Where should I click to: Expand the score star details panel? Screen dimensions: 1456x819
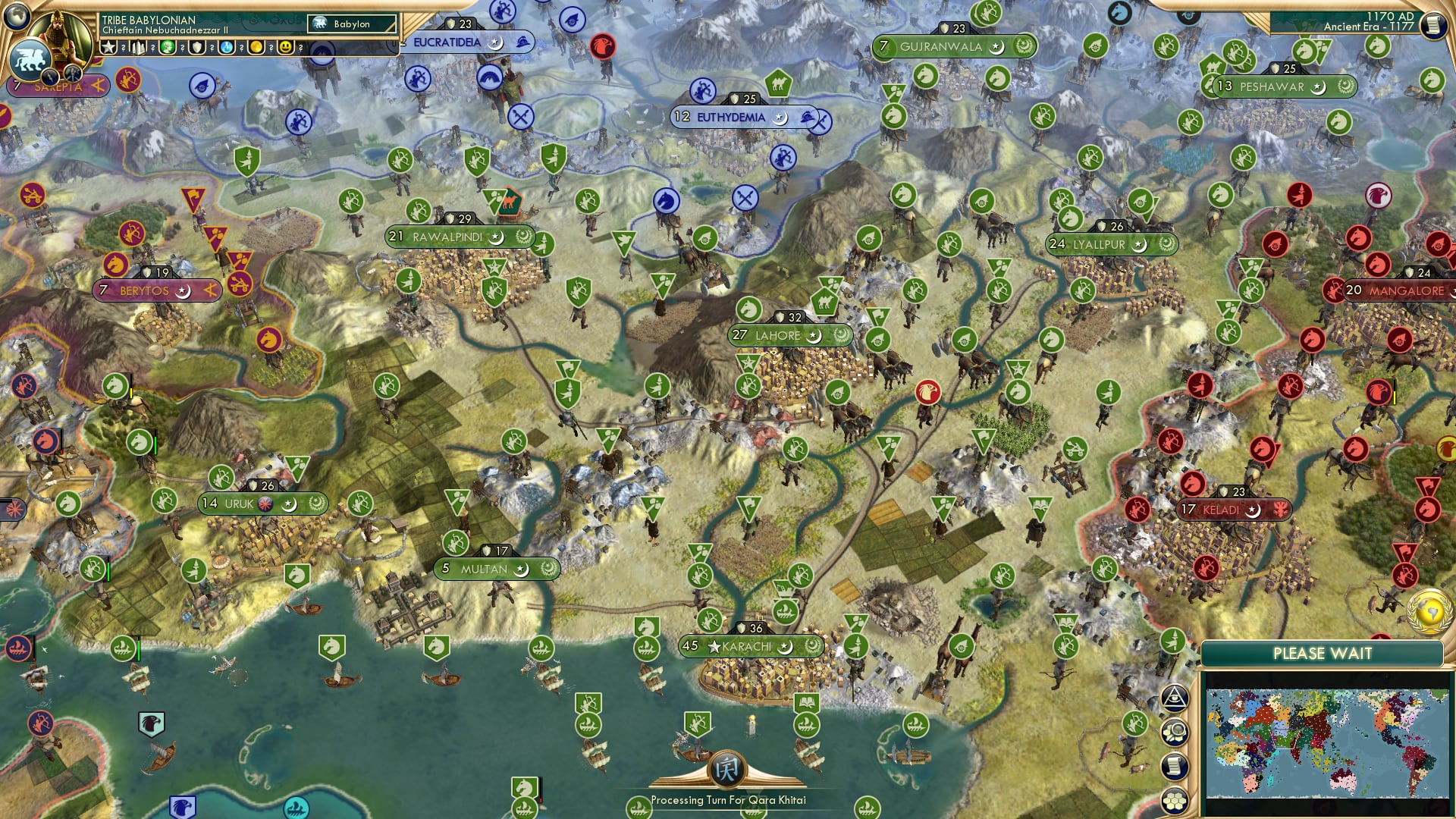click(x=109, y=47)
